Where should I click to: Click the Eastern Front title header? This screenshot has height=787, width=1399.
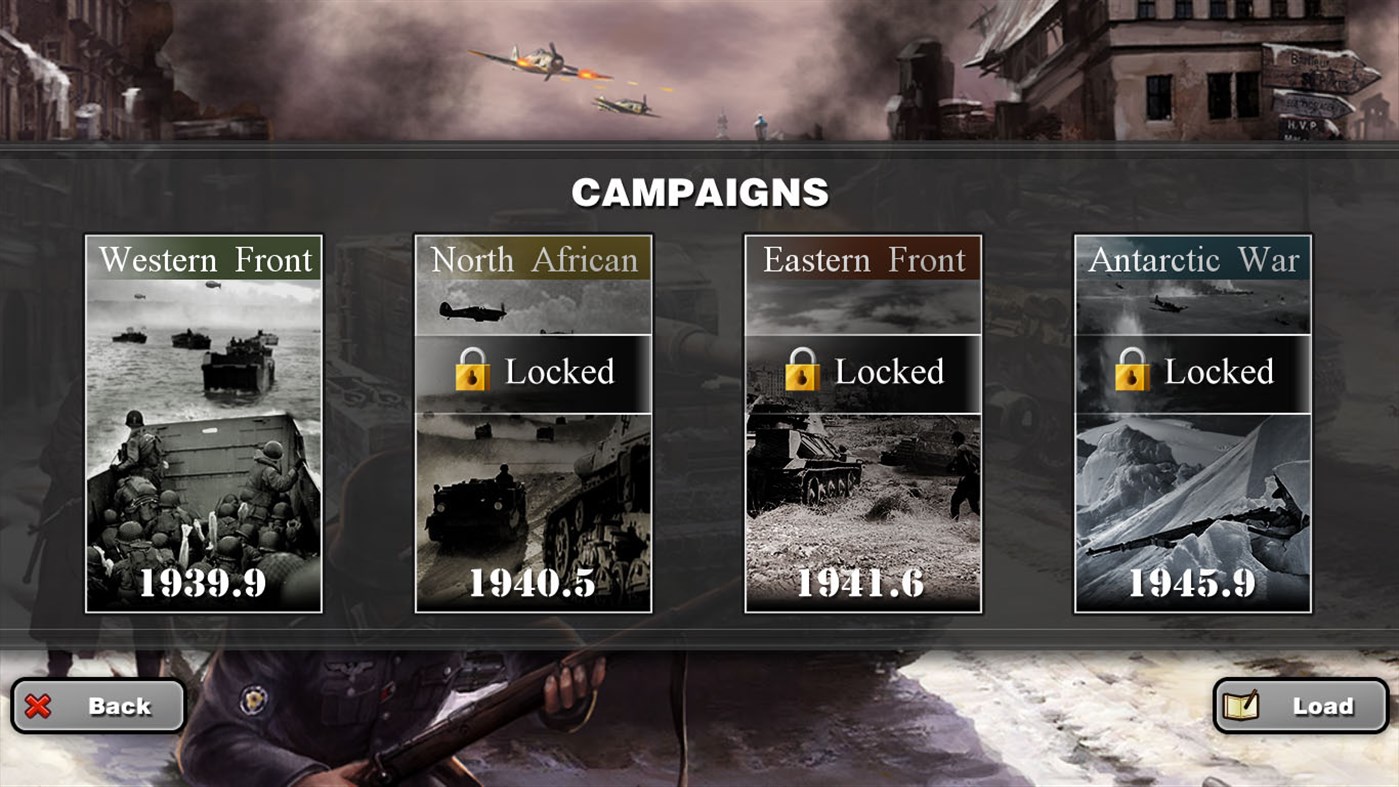863,259
